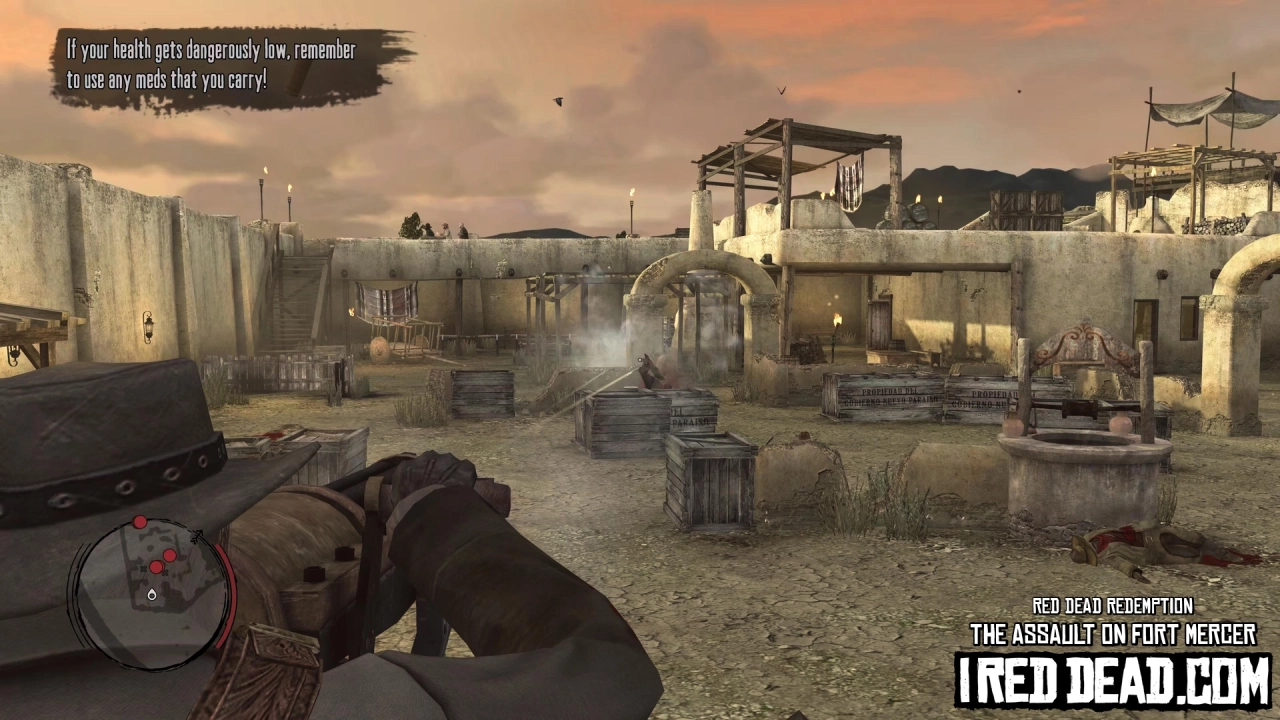The width and height of the screenshot is (1280, 720).
Task: Click an X objective marker inside the minimap
Action: click(x=142, y=570)
